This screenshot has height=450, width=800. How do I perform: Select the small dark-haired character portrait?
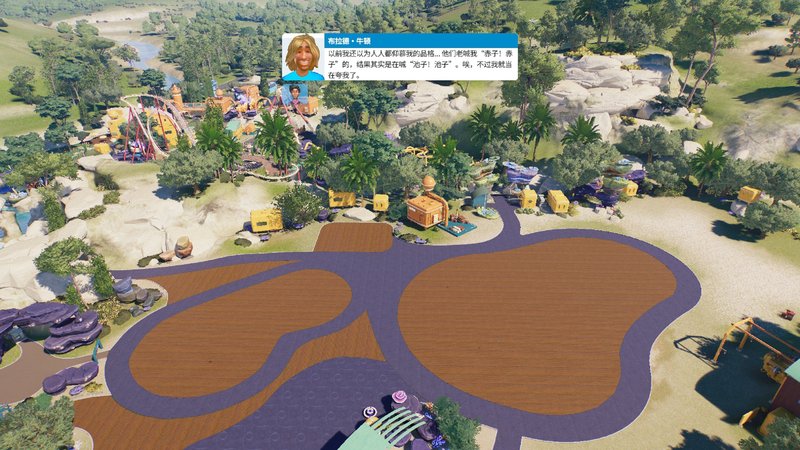pos(299,96)
